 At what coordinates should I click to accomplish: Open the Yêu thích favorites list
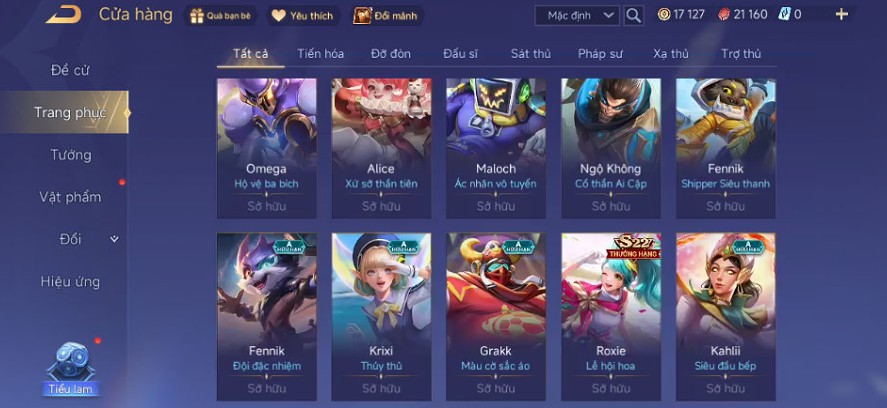click(x=303, y=15)
